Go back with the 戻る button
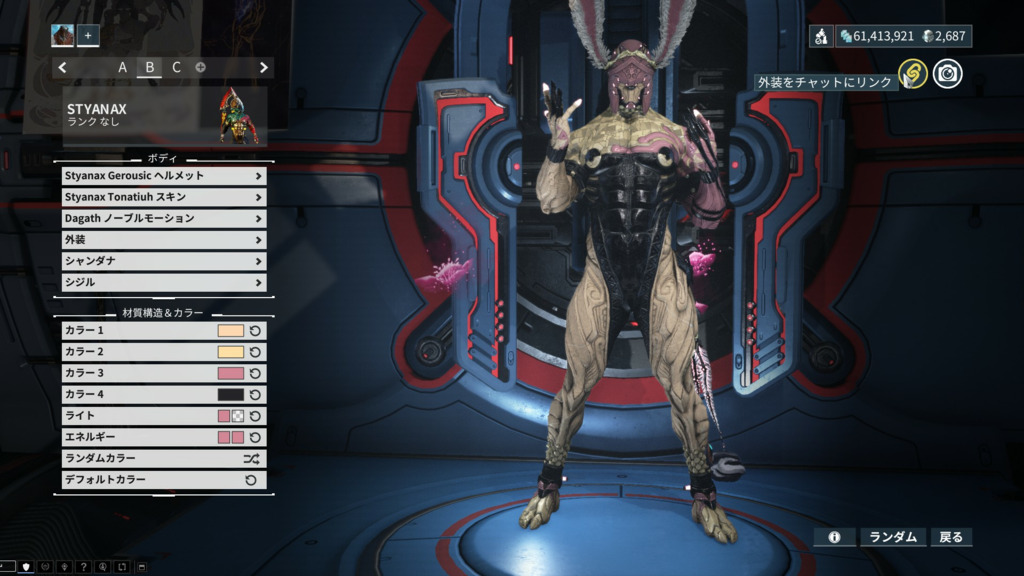This screenshot has height=576, width=1024. click(x=951, y=537)
